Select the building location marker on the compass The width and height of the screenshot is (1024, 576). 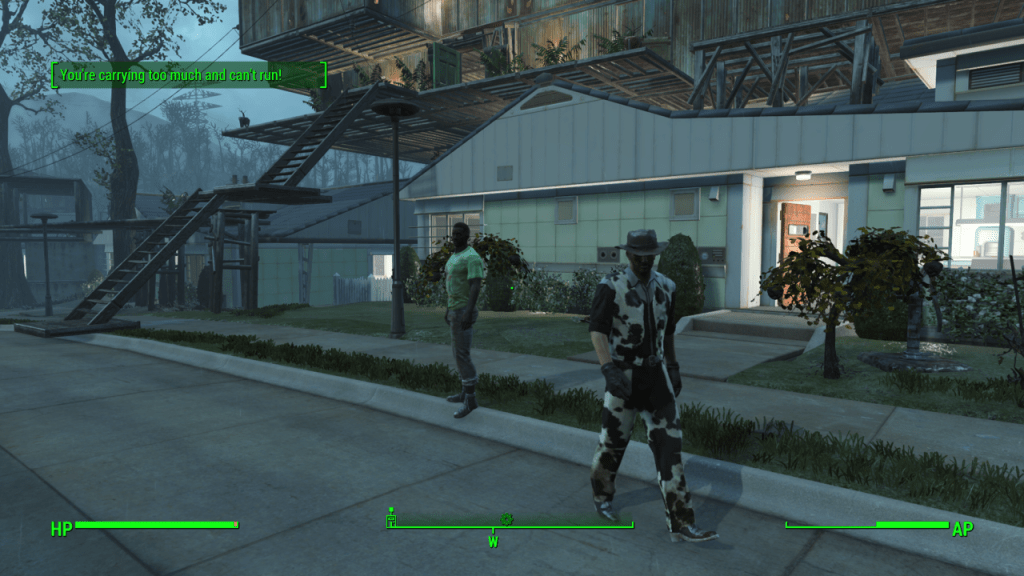pyautogui.click(x=391, y=519)
